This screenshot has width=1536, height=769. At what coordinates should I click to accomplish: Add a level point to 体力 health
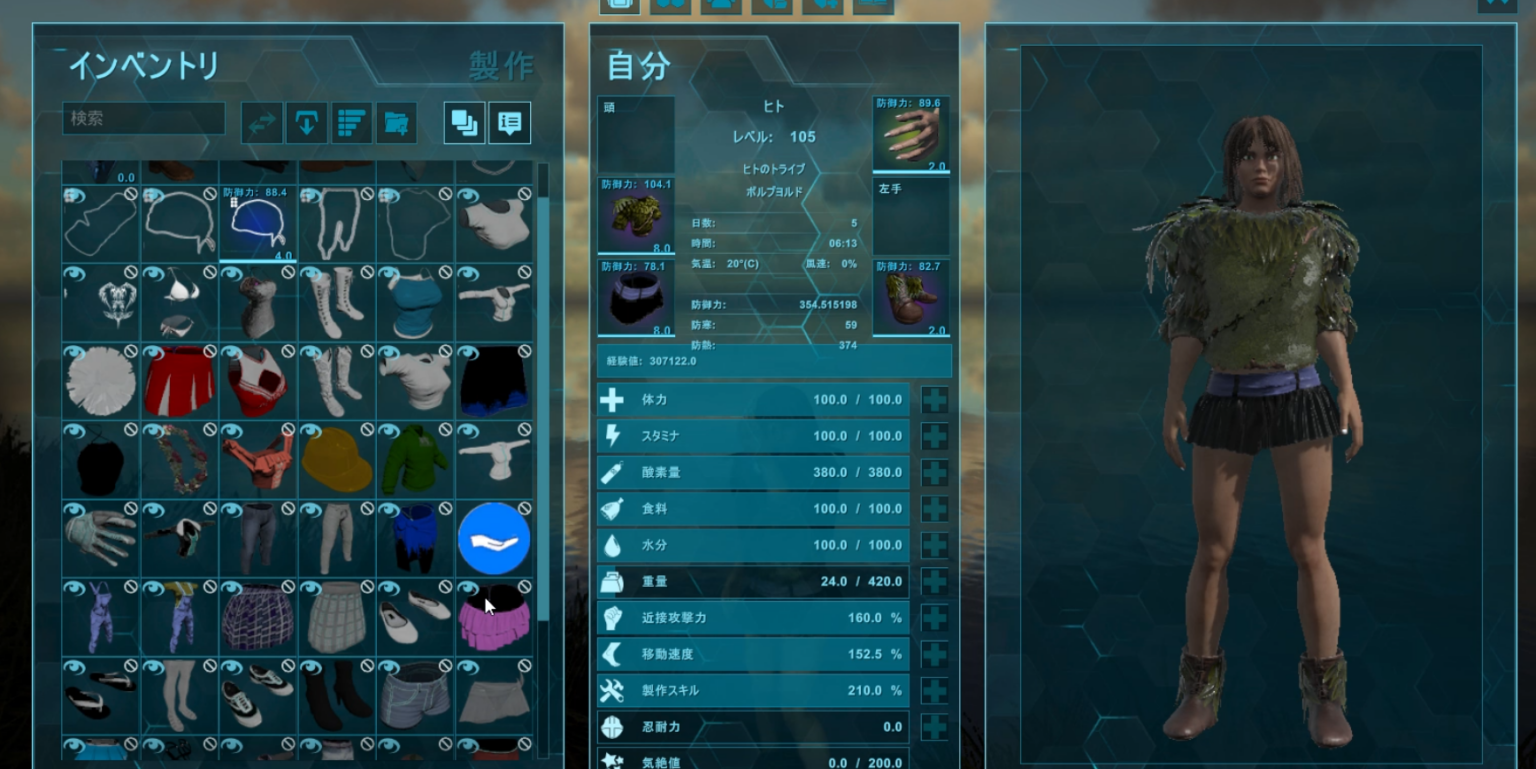933,400
